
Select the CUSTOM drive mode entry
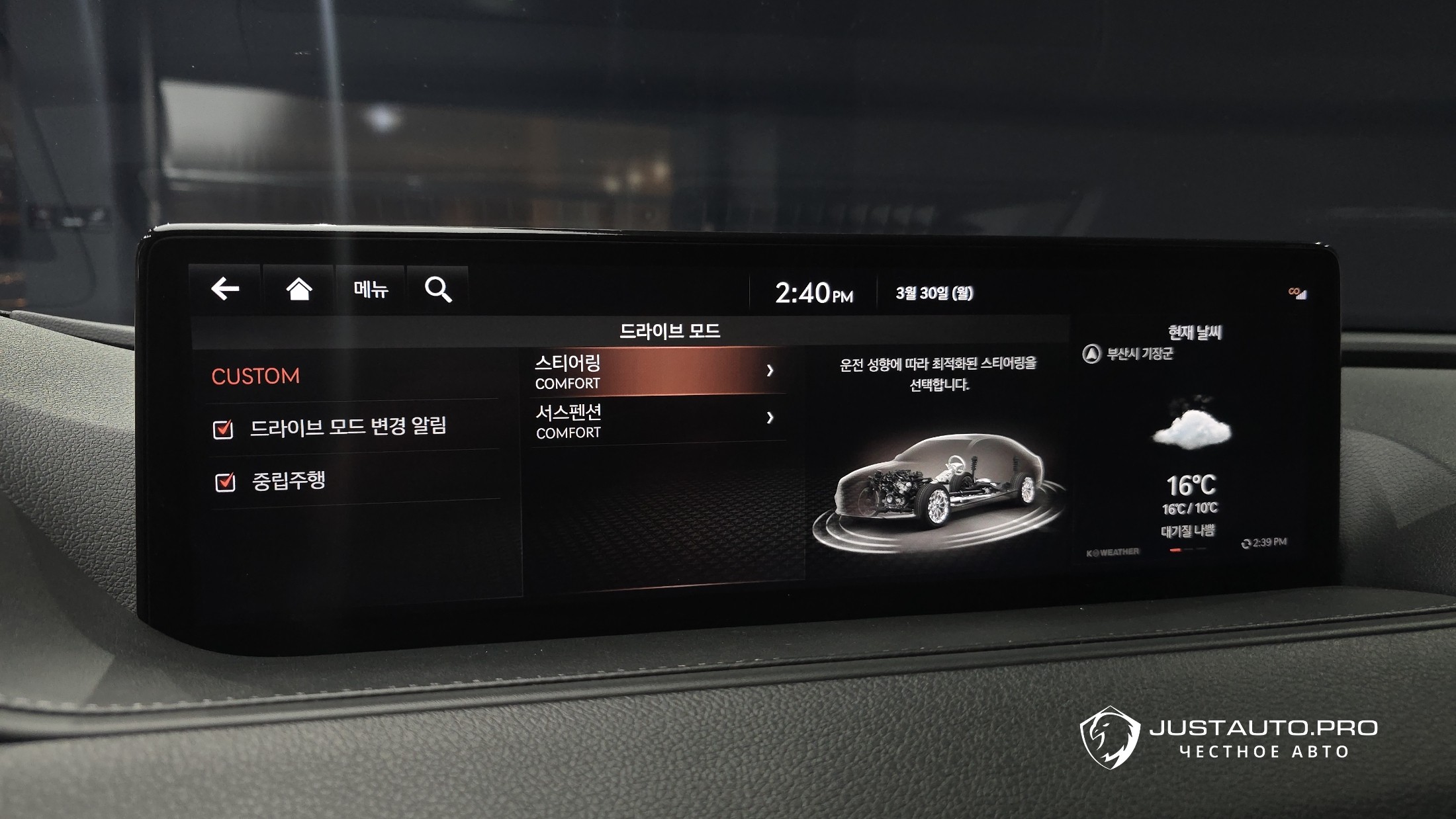pyautogui.click(x=255, y=376)
